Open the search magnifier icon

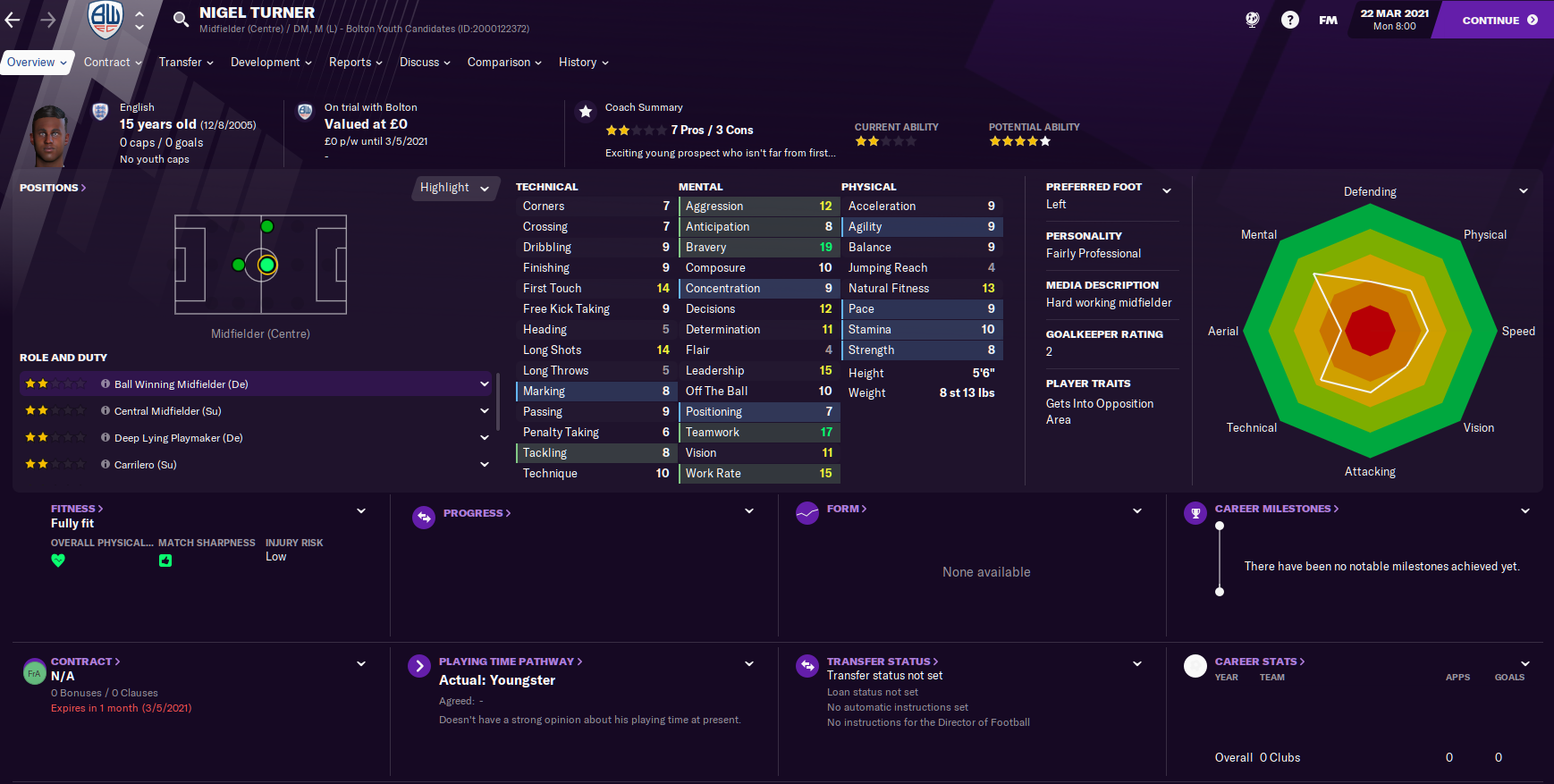(x=181, y=20)
